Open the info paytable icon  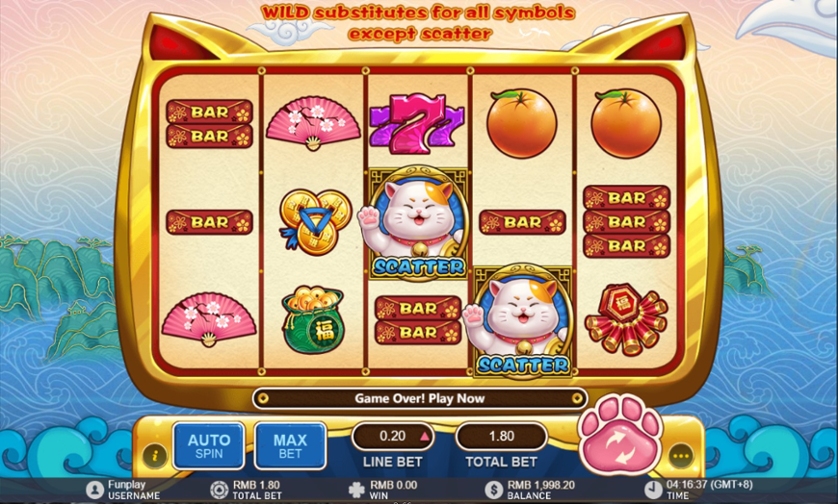[155, 456]
